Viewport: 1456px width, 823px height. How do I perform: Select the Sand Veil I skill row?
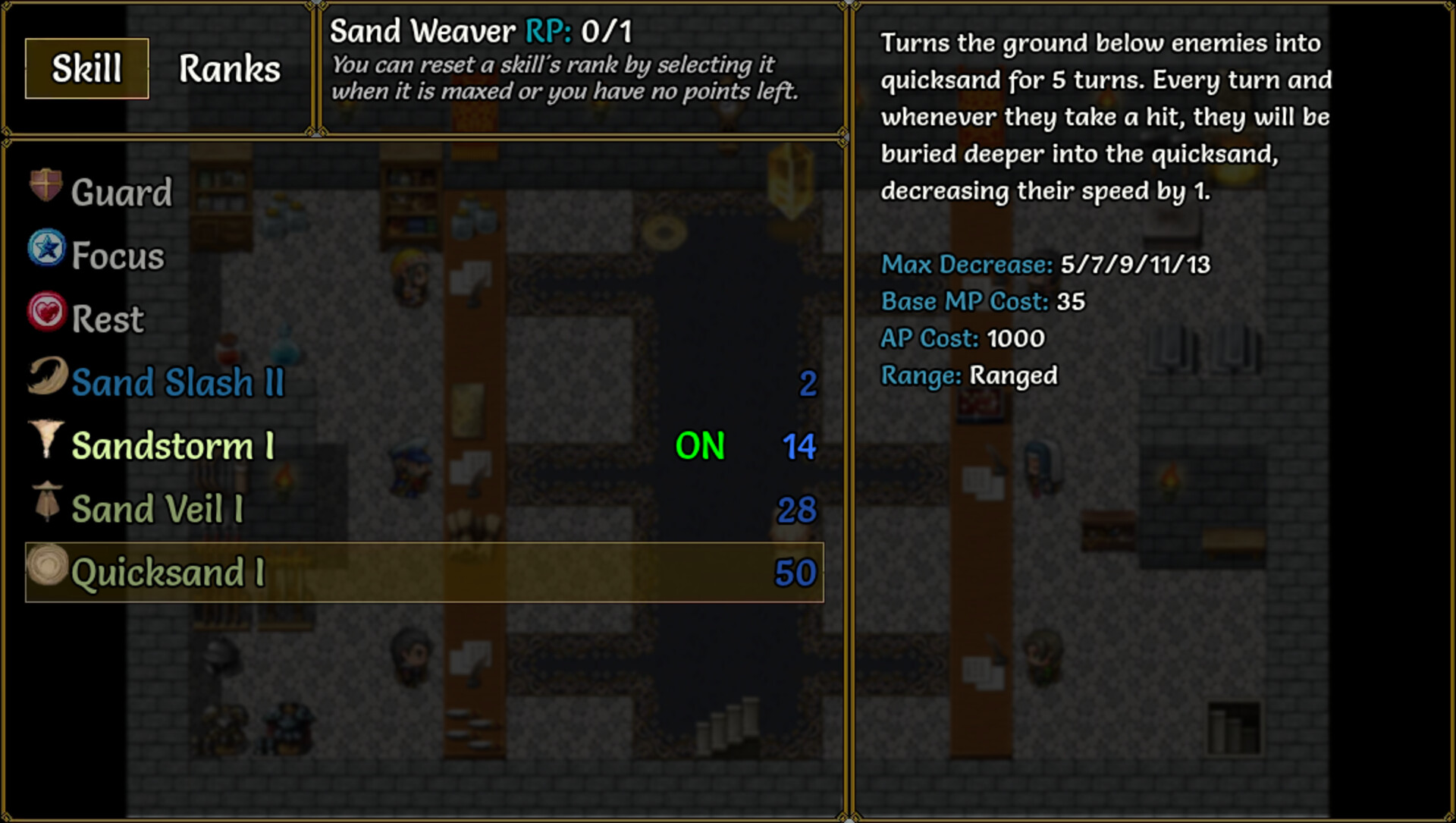(157, 507)
